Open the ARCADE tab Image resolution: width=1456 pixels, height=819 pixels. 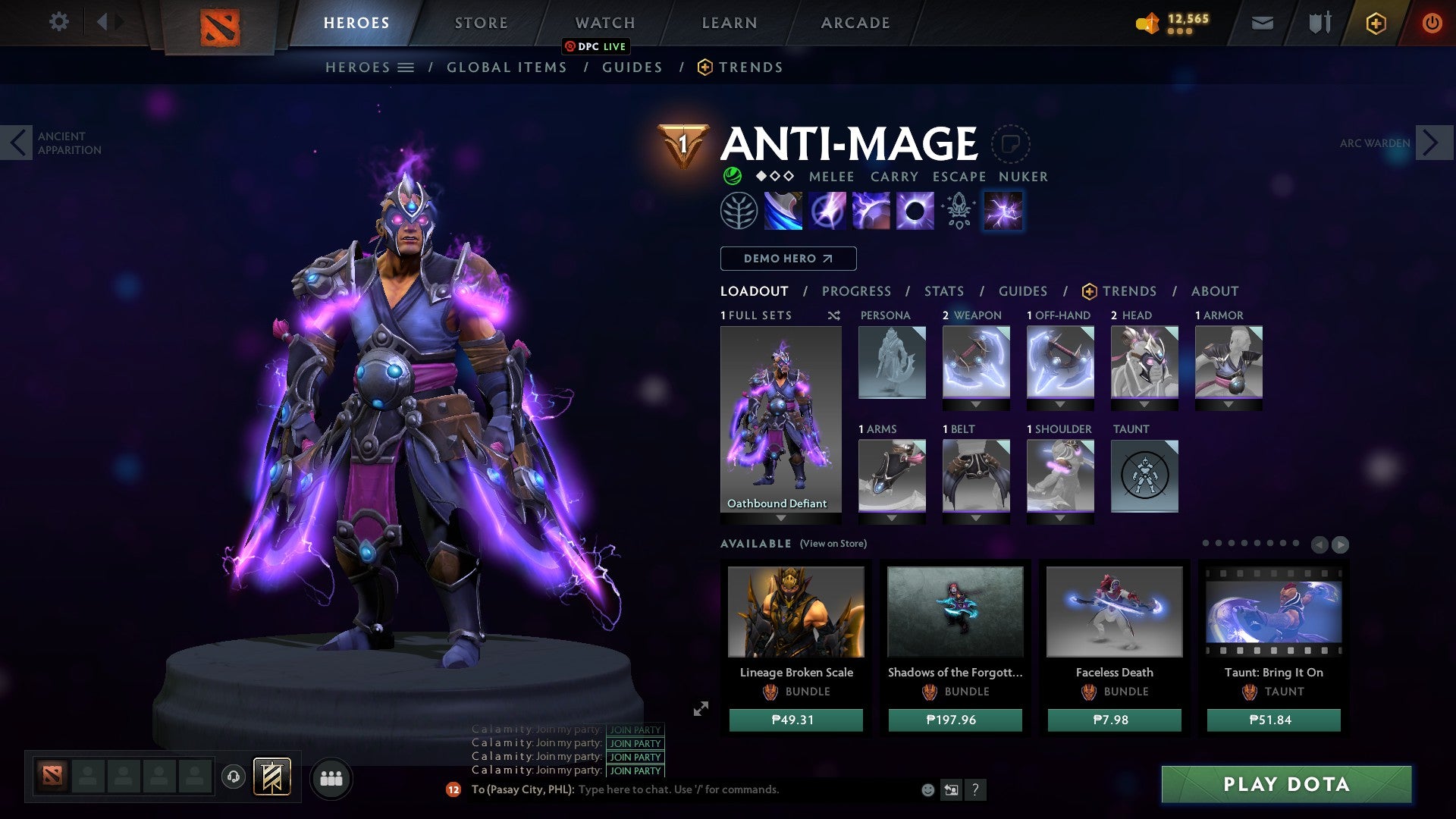point(855,22)
